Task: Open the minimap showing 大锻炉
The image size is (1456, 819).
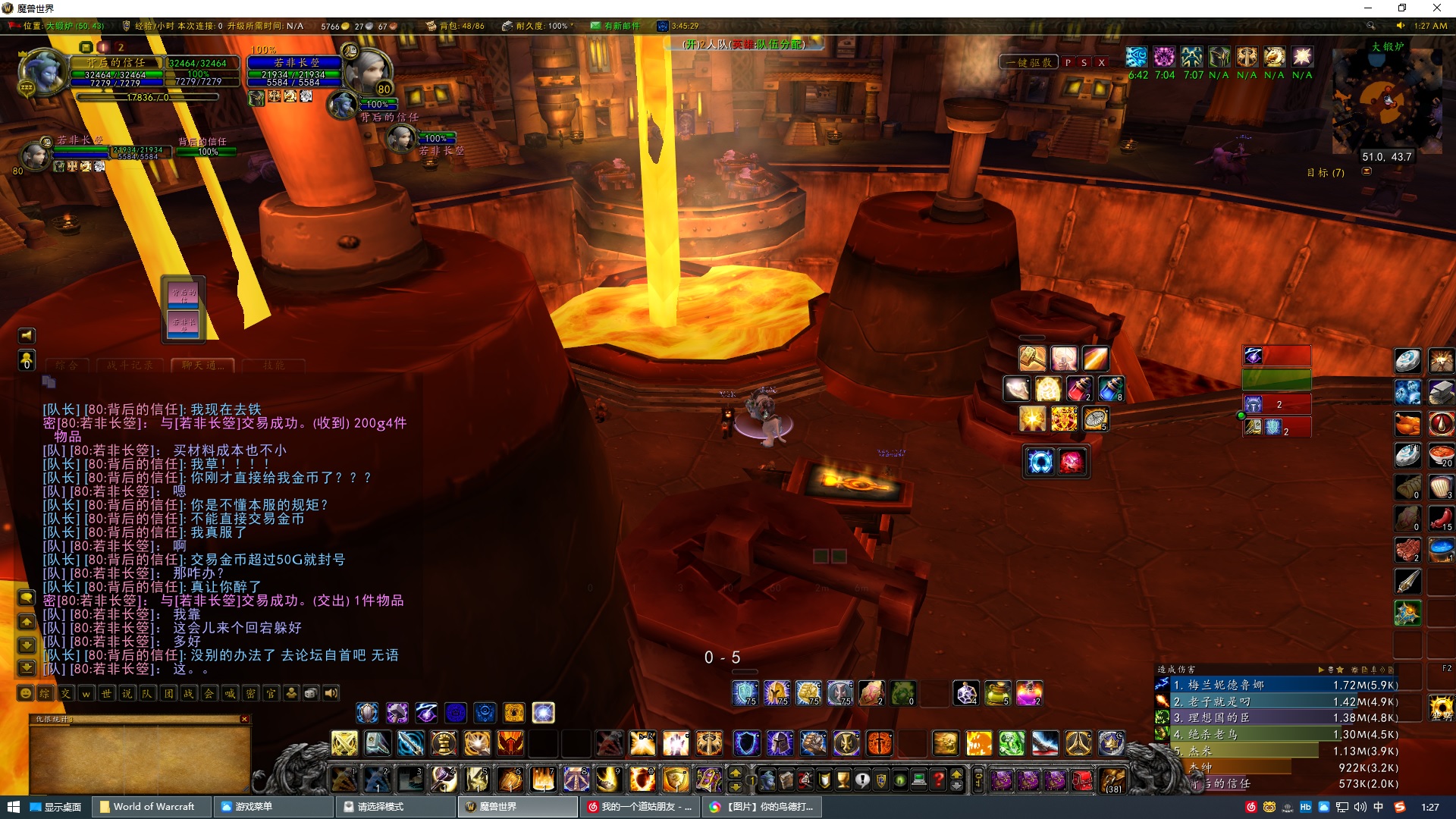Action: point(1387,100)
